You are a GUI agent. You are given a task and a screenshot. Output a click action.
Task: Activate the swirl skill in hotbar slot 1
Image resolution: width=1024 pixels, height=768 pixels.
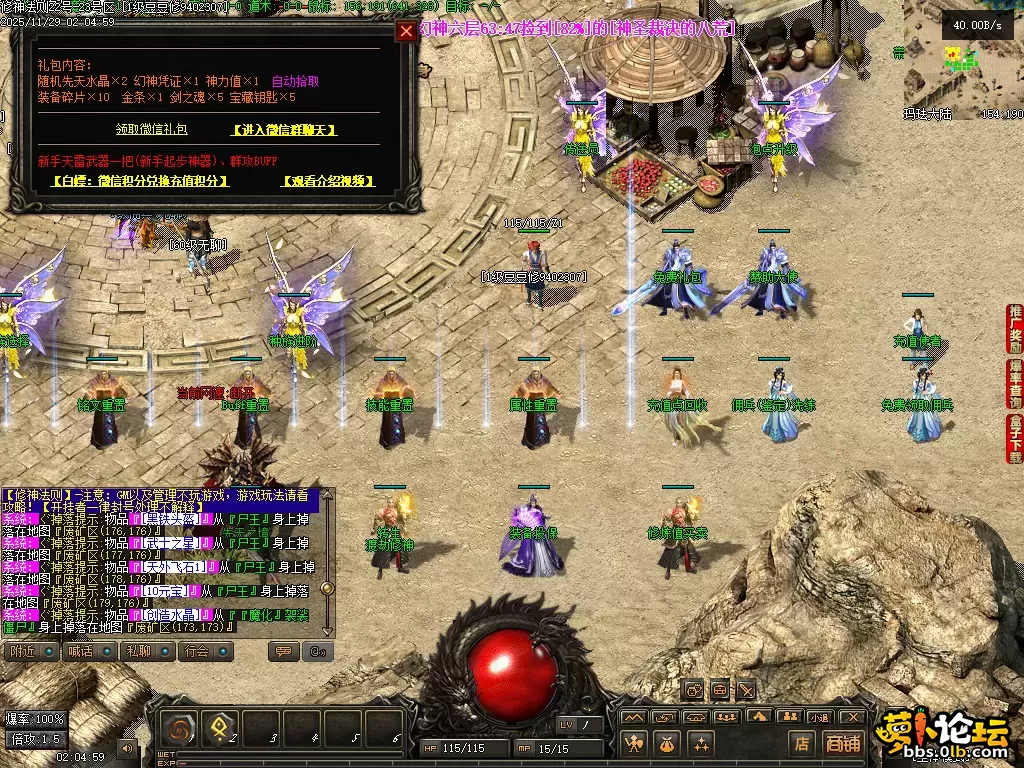(181, 732)
